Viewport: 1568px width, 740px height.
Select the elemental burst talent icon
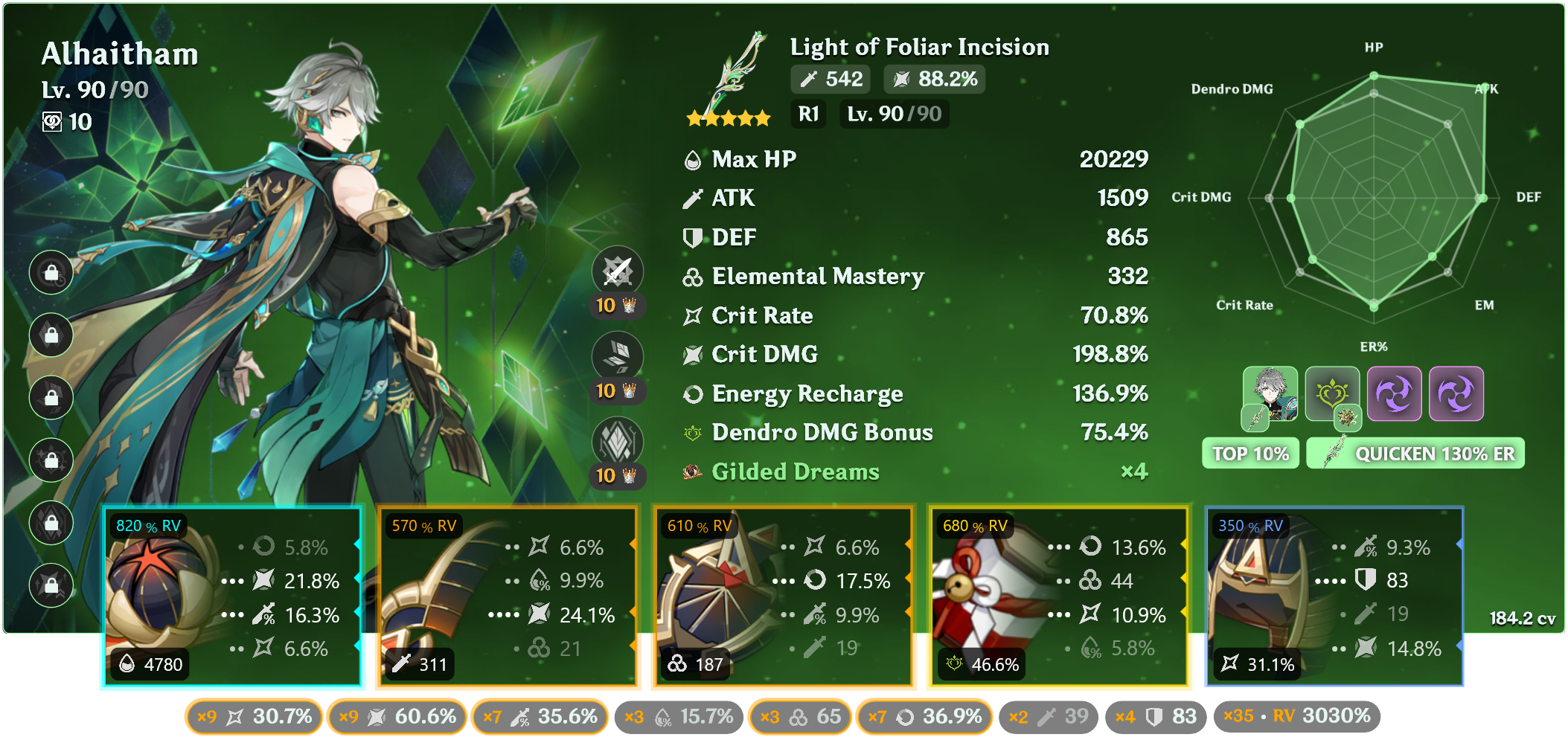pyautogui.click(x=617, y=442)
